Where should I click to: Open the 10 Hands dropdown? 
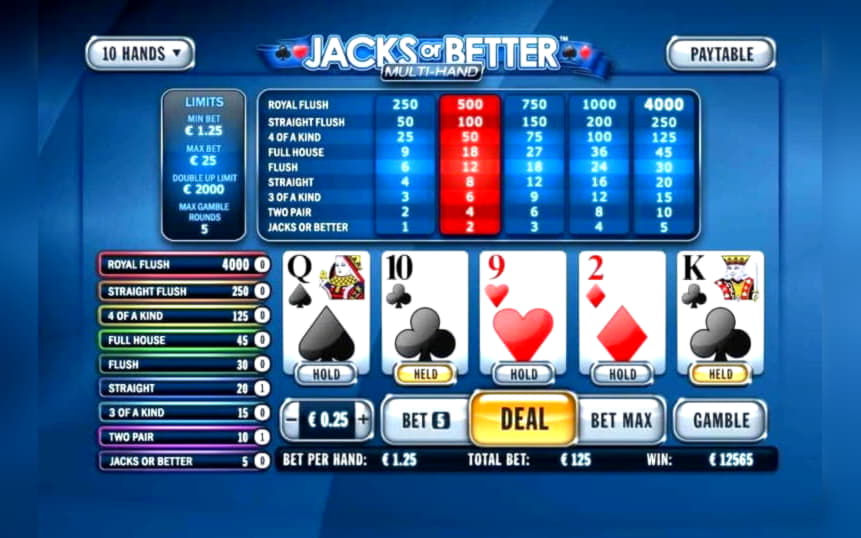tap(140, 53)
